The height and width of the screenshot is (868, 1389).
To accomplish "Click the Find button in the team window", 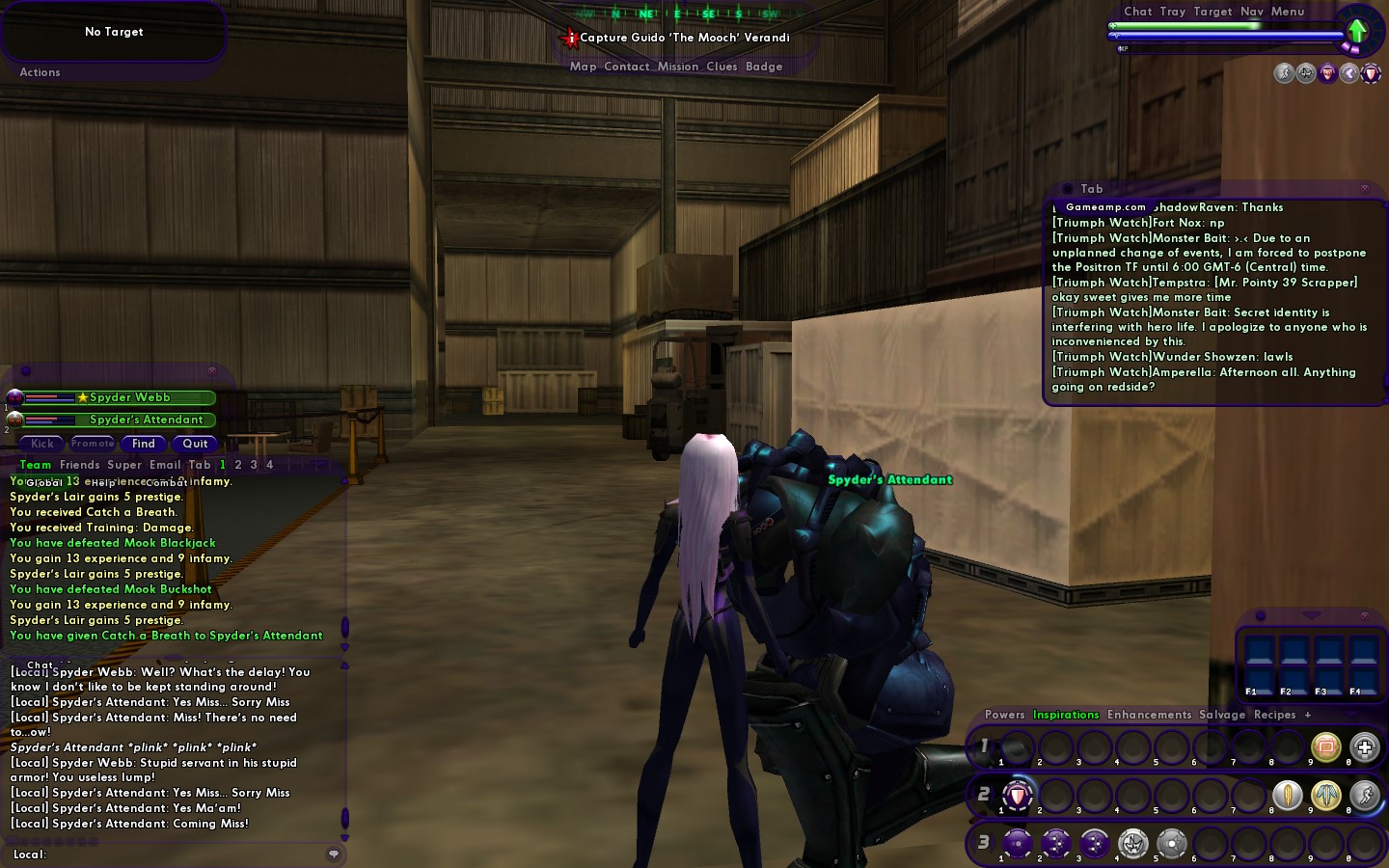I will 144,444.
